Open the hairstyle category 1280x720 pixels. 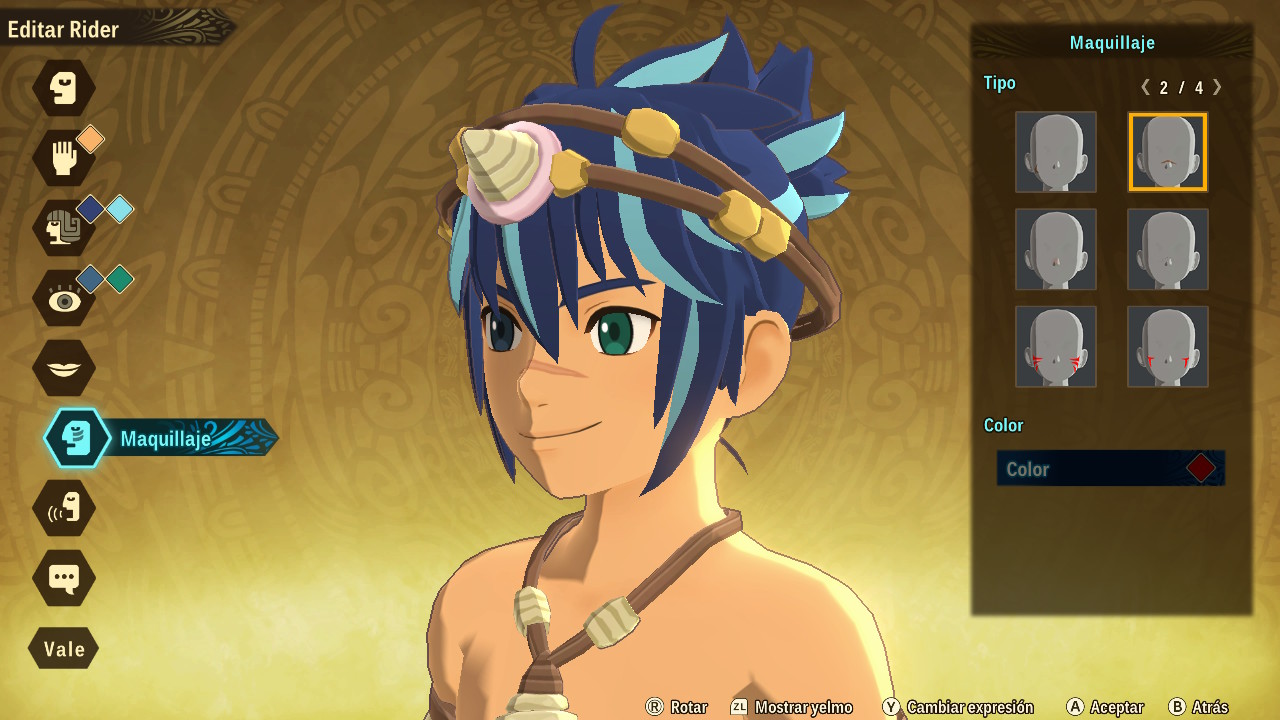click(64, 228)
